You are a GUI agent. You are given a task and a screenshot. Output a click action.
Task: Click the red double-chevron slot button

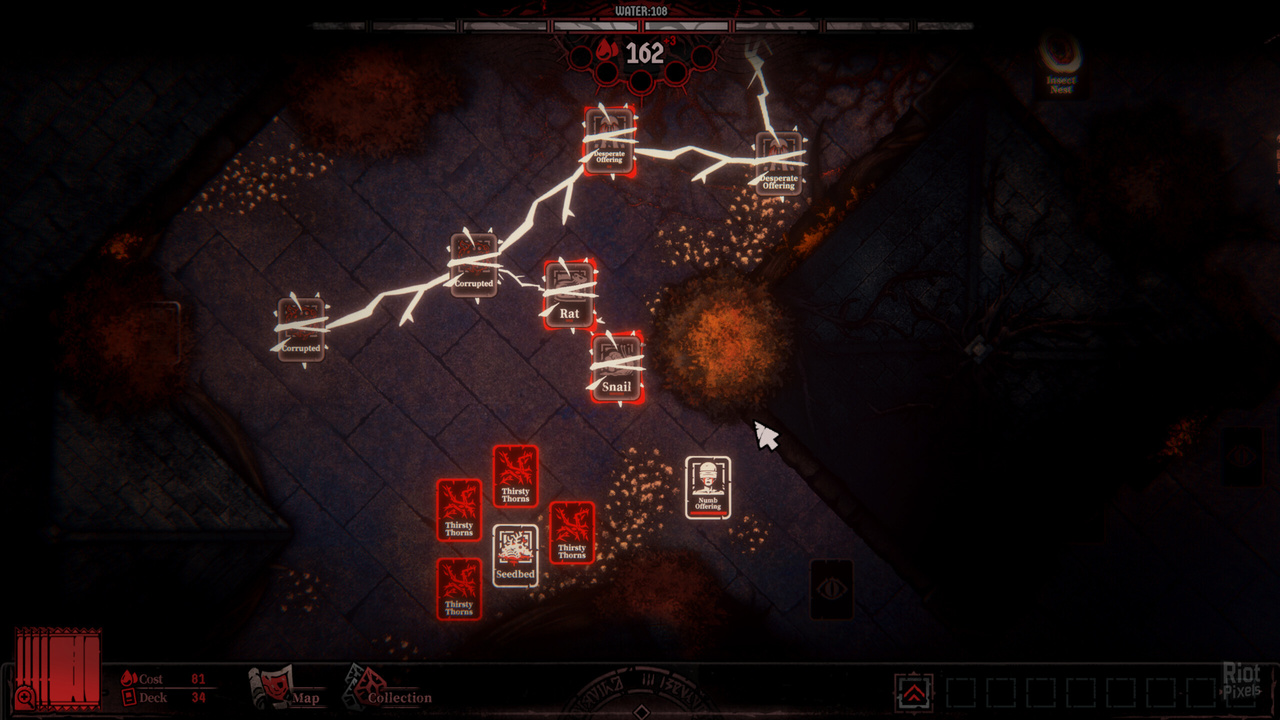(914, 693)
